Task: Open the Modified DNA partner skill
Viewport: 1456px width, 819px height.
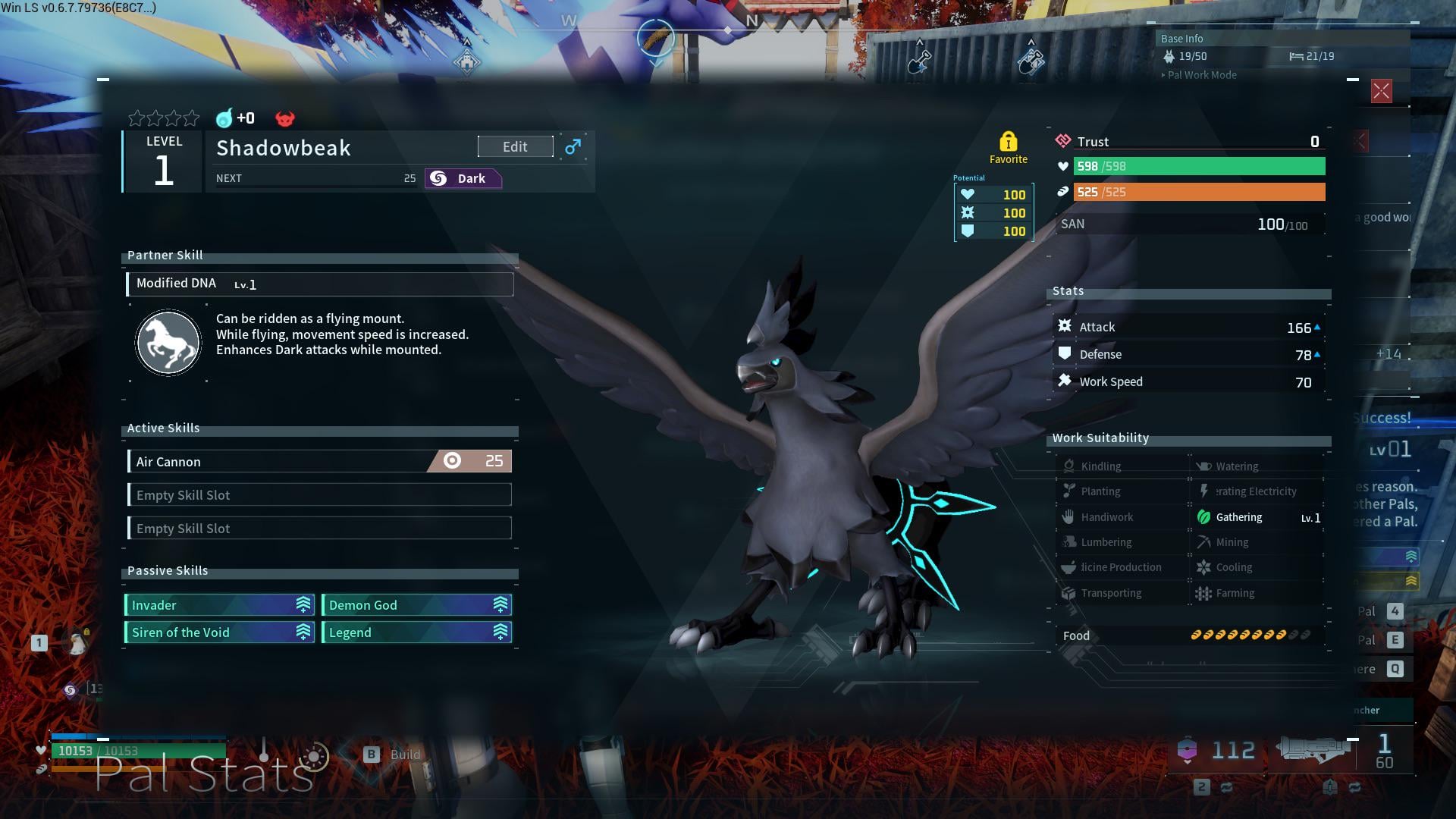Action: click(319, 284)
